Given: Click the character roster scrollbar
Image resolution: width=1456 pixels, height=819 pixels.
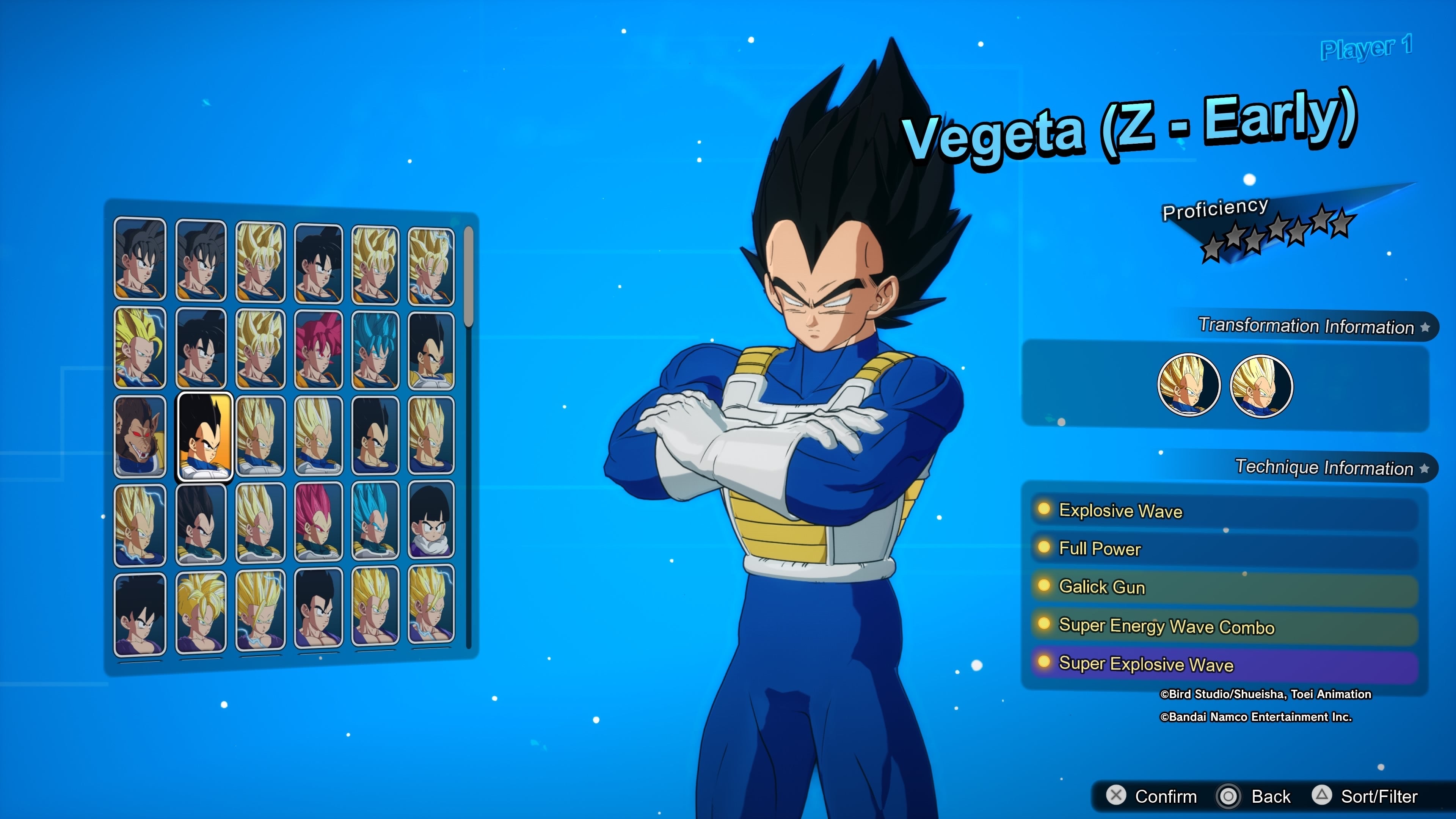Looking at the screenshot, I should (468, 277).
